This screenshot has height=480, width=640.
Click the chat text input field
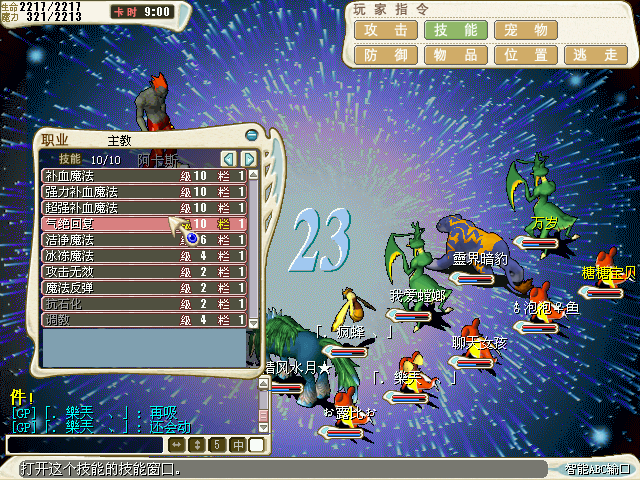[x=85, y=444]
